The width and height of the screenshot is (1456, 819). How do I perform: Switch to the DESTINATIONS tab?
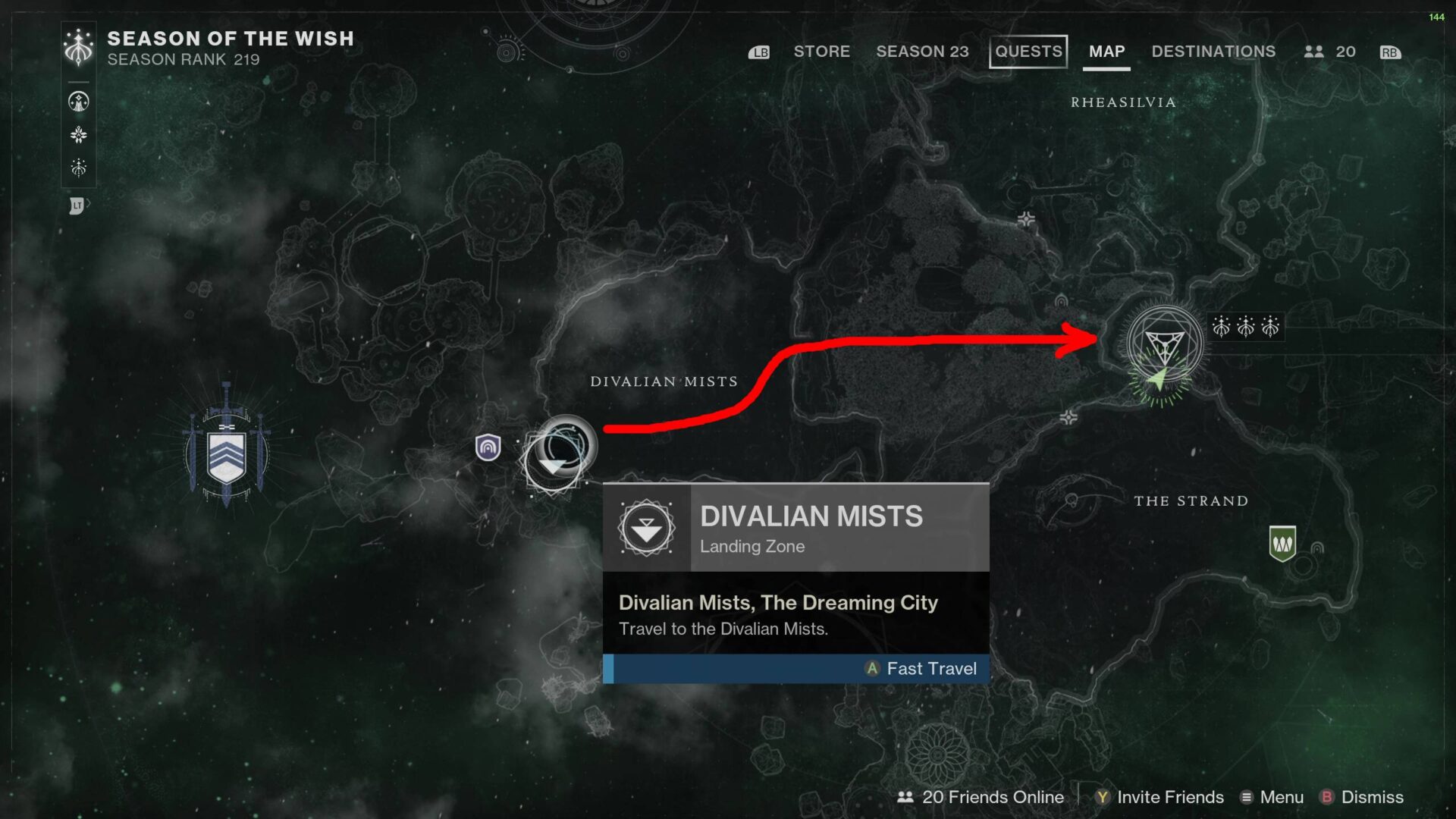pyautogui.click(x=1213, y=52)
